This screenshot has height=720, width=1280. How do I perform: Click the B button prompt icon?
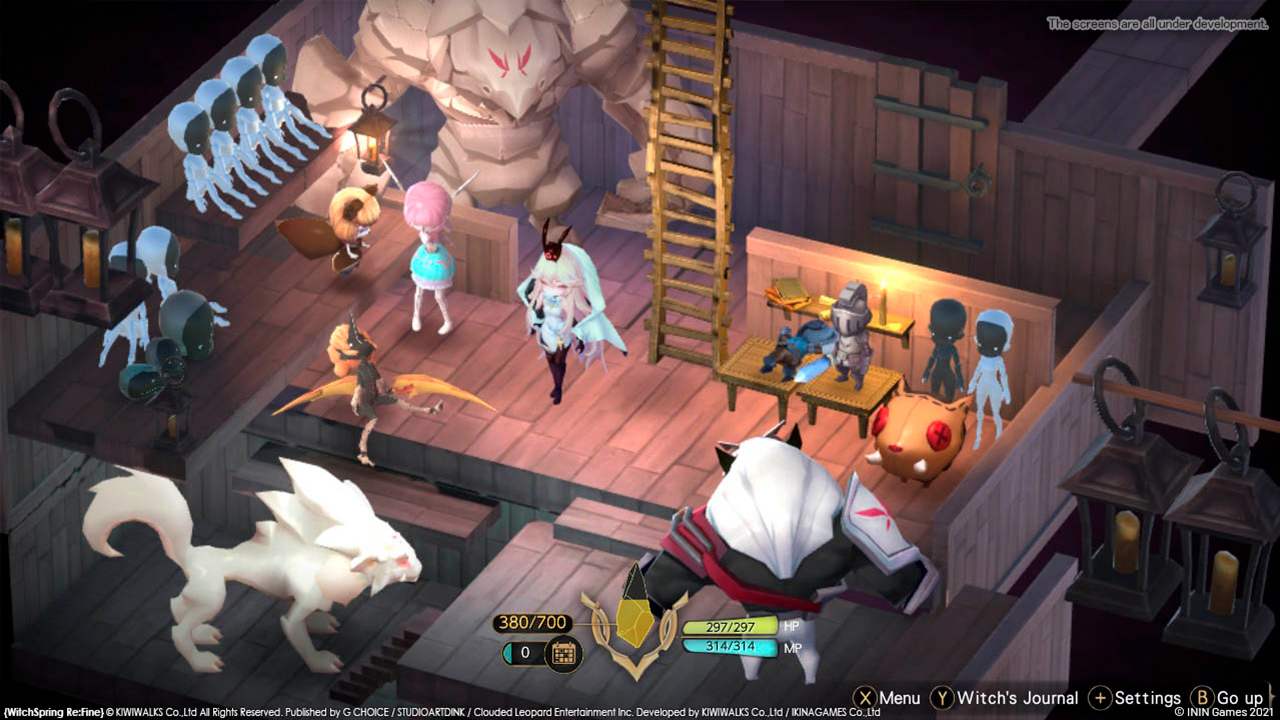(1200, 698)
